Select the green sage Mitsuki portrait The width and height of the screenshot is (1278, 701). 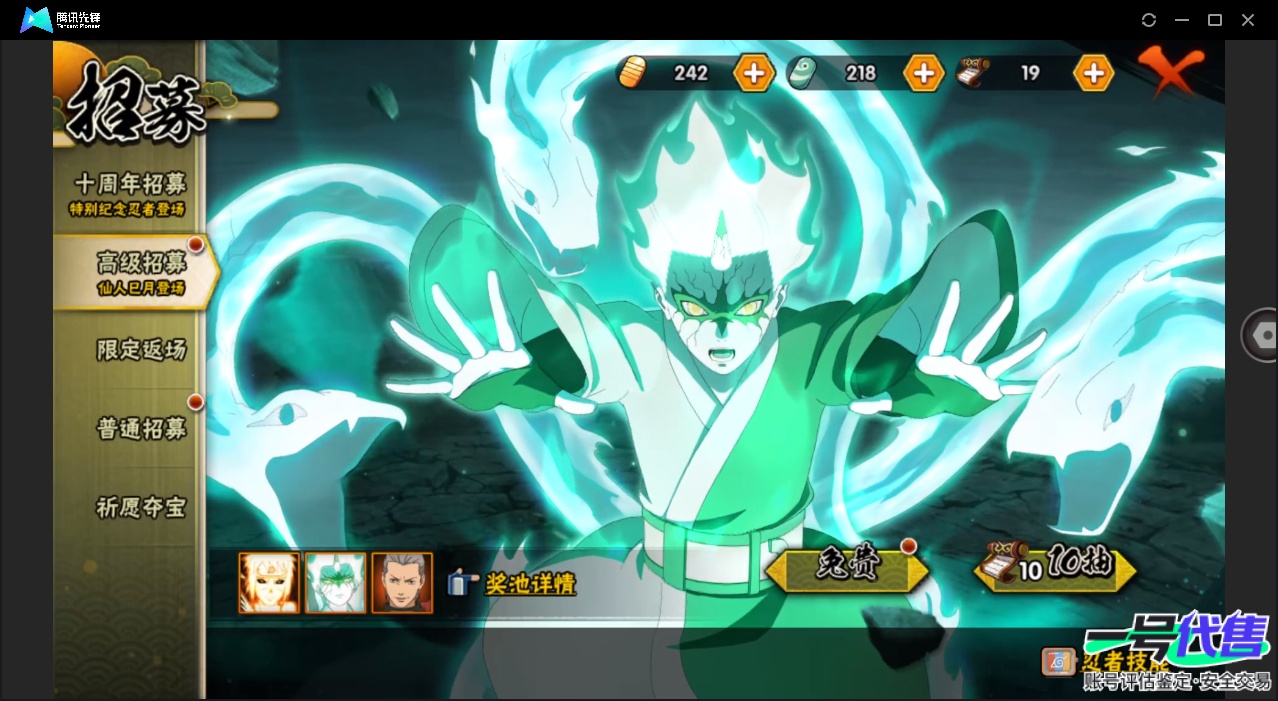click(335, 583)
